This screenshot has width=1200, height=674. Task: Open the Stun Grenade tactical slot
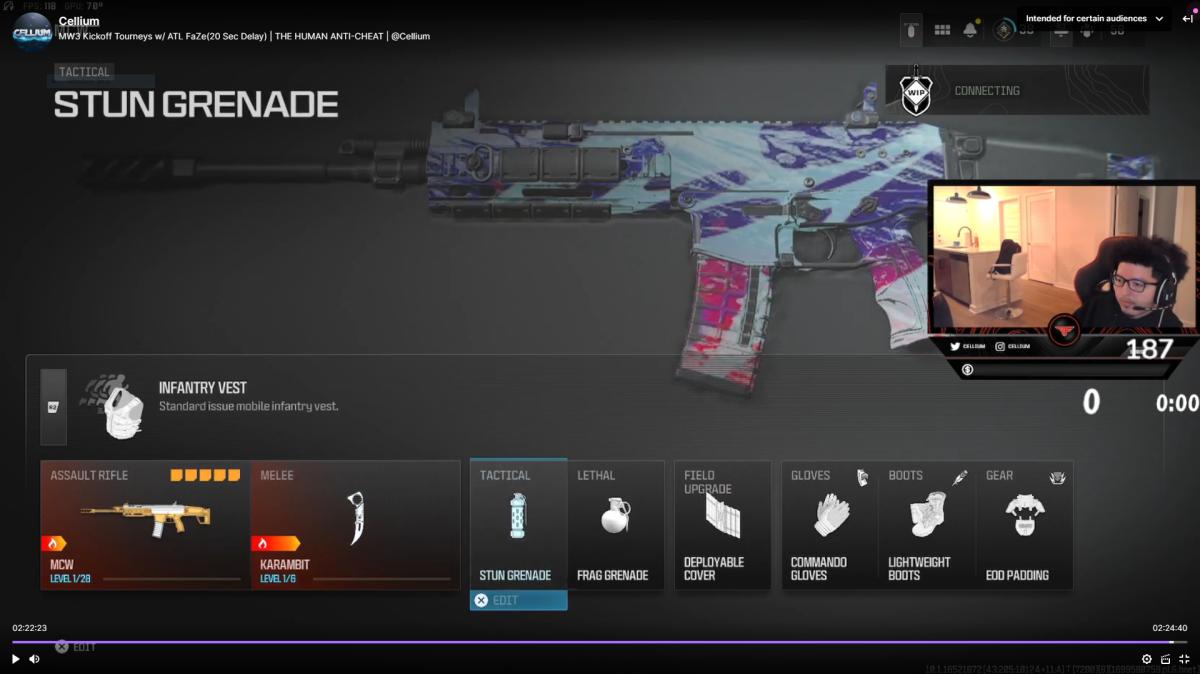(x=518, y=525)
